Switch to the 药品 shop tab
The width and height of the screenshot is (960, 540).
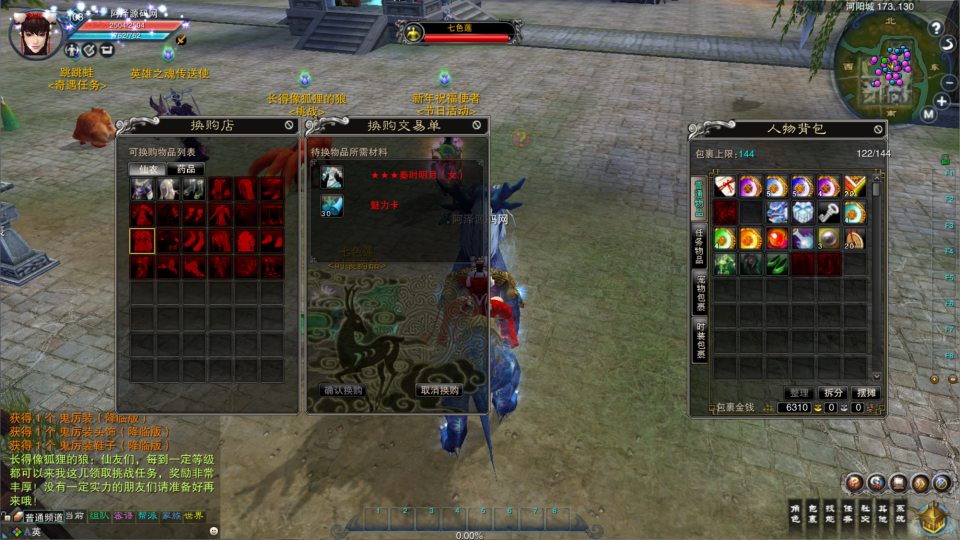[186, 169]
